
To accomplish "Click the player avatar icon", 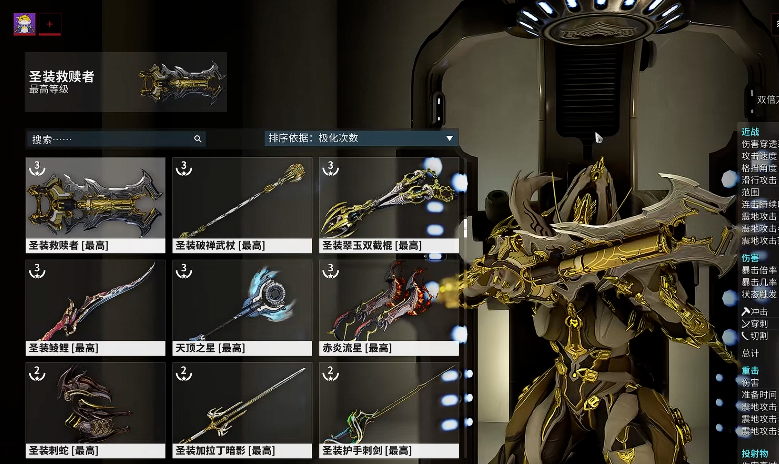I will pos(24,24).
